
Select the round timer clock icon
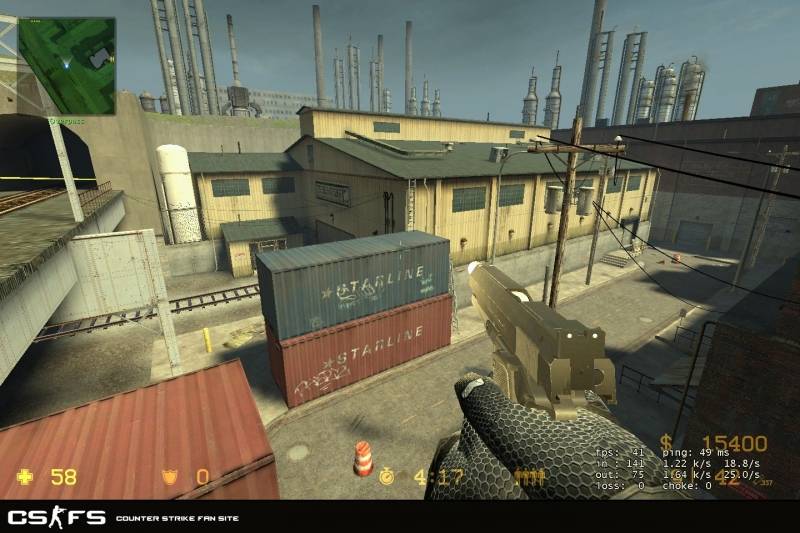point(387,477)
